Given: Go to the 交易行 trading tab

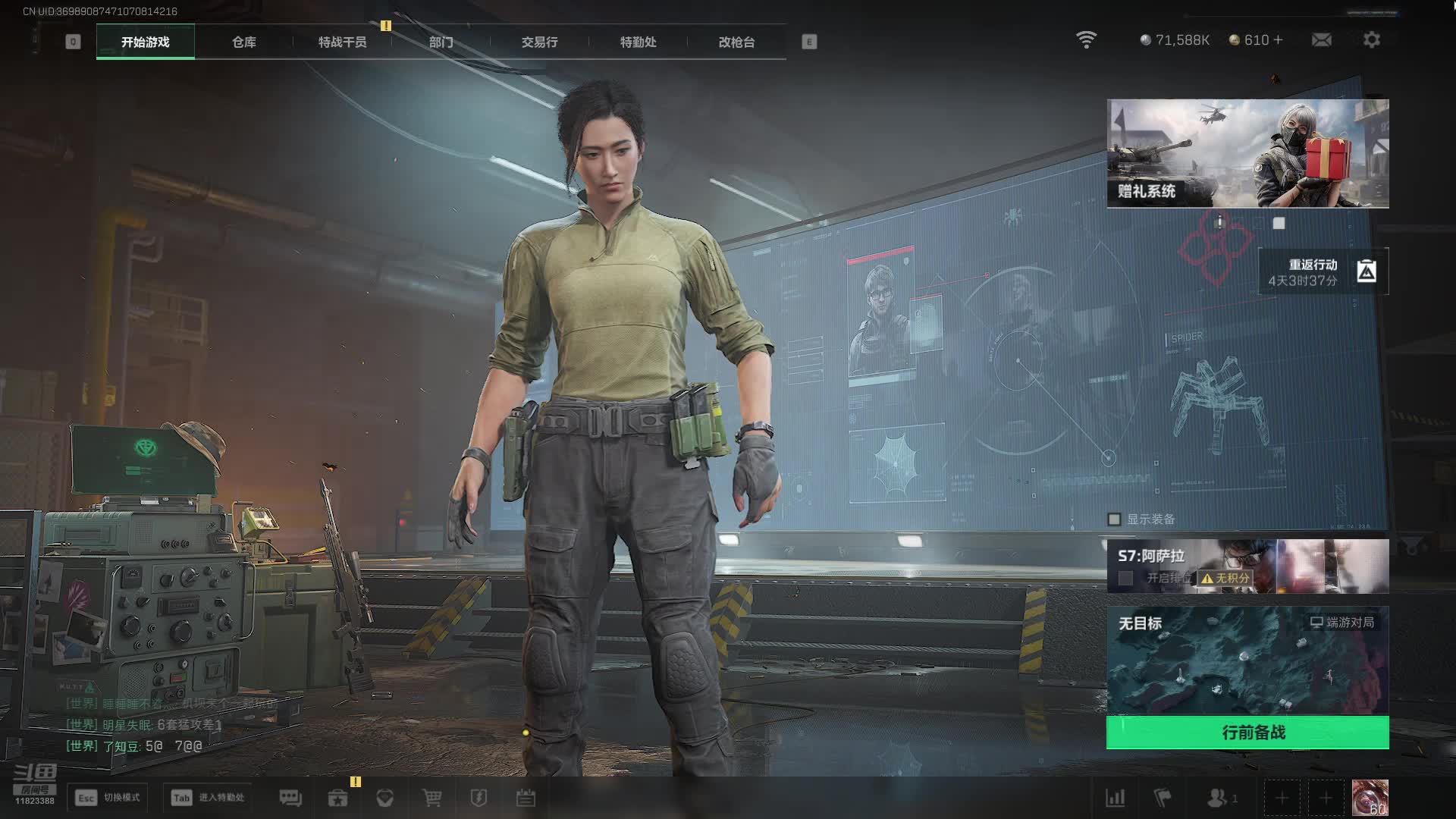Looking at the screenshot, I should [539, 42].
